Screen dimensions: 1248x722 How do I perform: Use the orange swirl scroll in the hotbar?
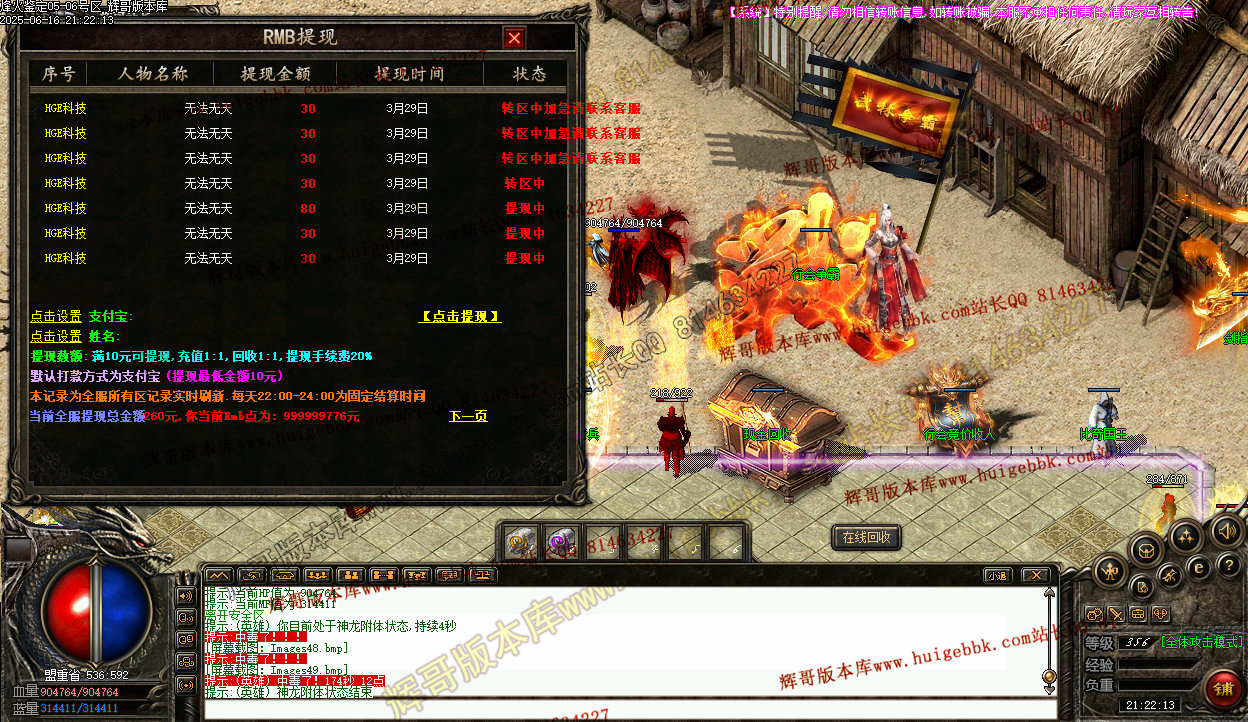[x=520, y=542]
